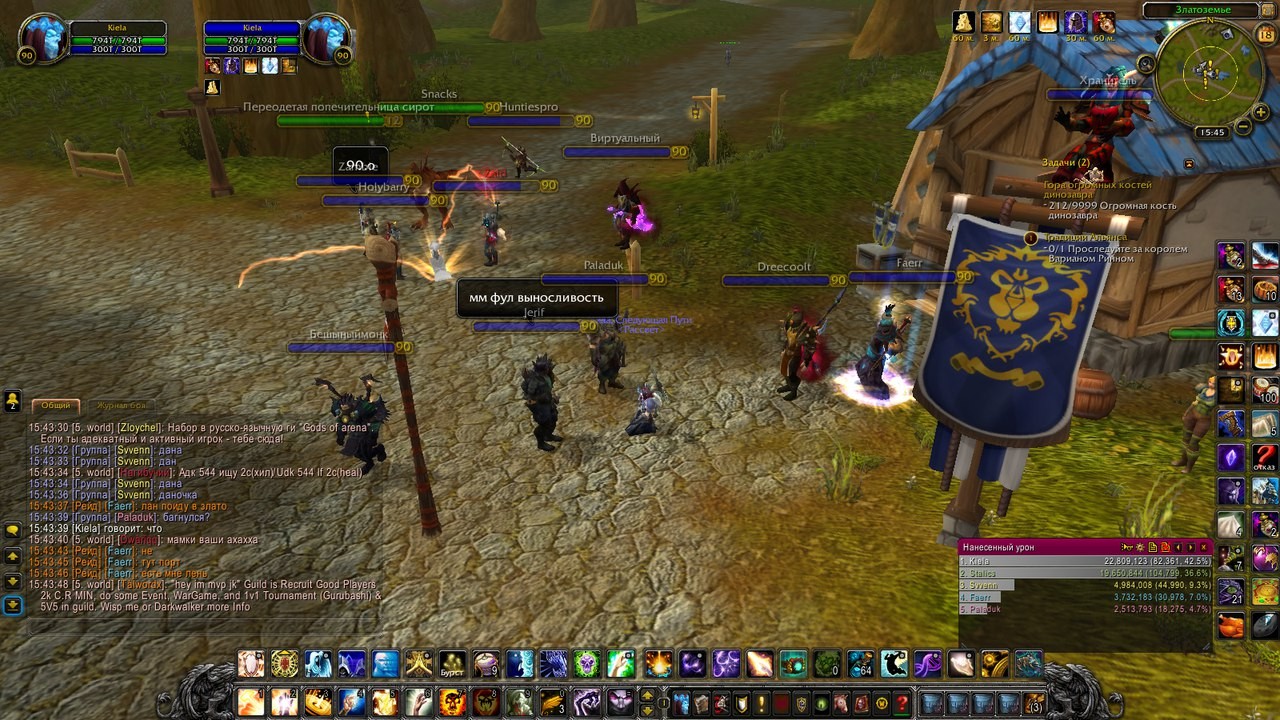Click the clock showing 15:45
Screen dimensions: 1280x720
click(x=1211, y=132)
